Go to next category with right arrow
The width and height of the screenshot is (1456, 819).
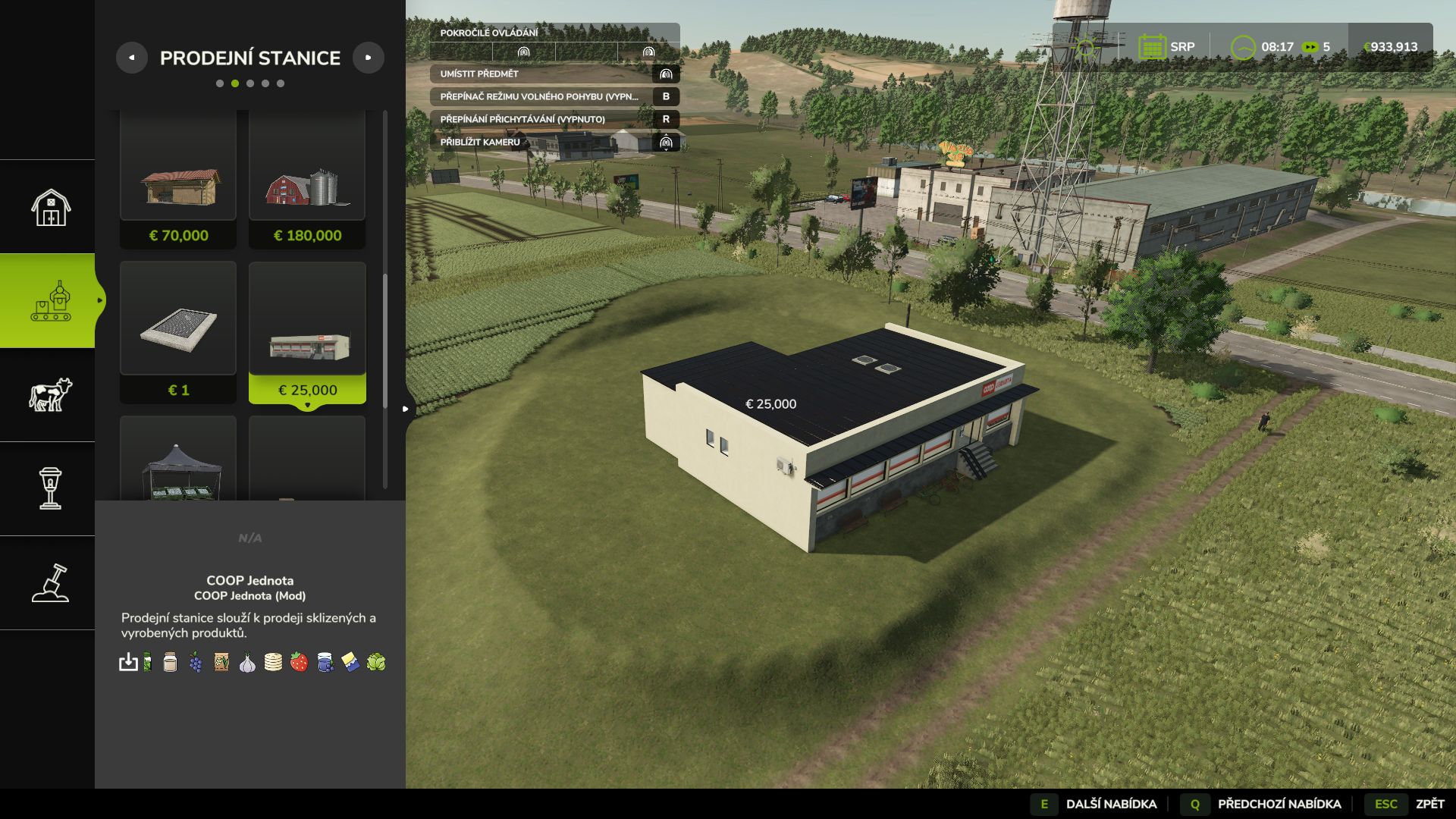pos(369,58)
